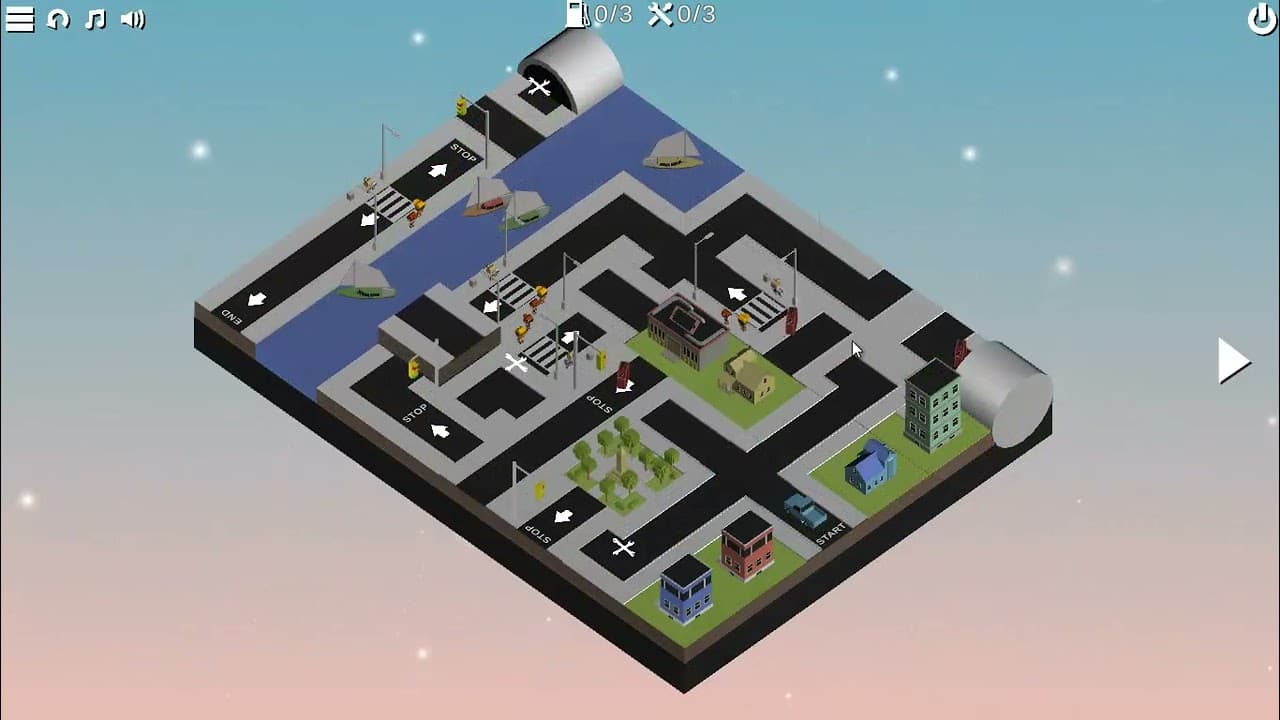Restart the level with the curved arrow icon

click(x=60, y=18)
